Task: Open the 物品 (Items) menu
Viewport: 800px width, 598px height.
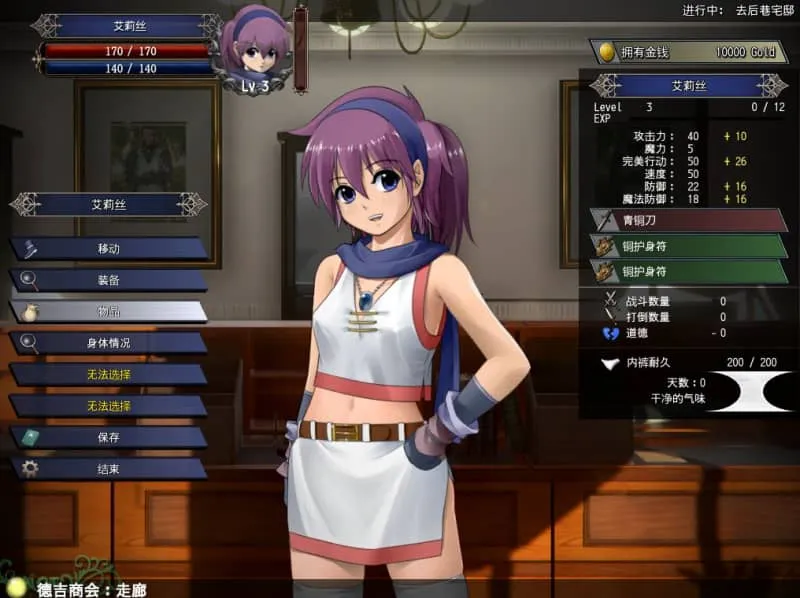Action: [x=108, y=311]
